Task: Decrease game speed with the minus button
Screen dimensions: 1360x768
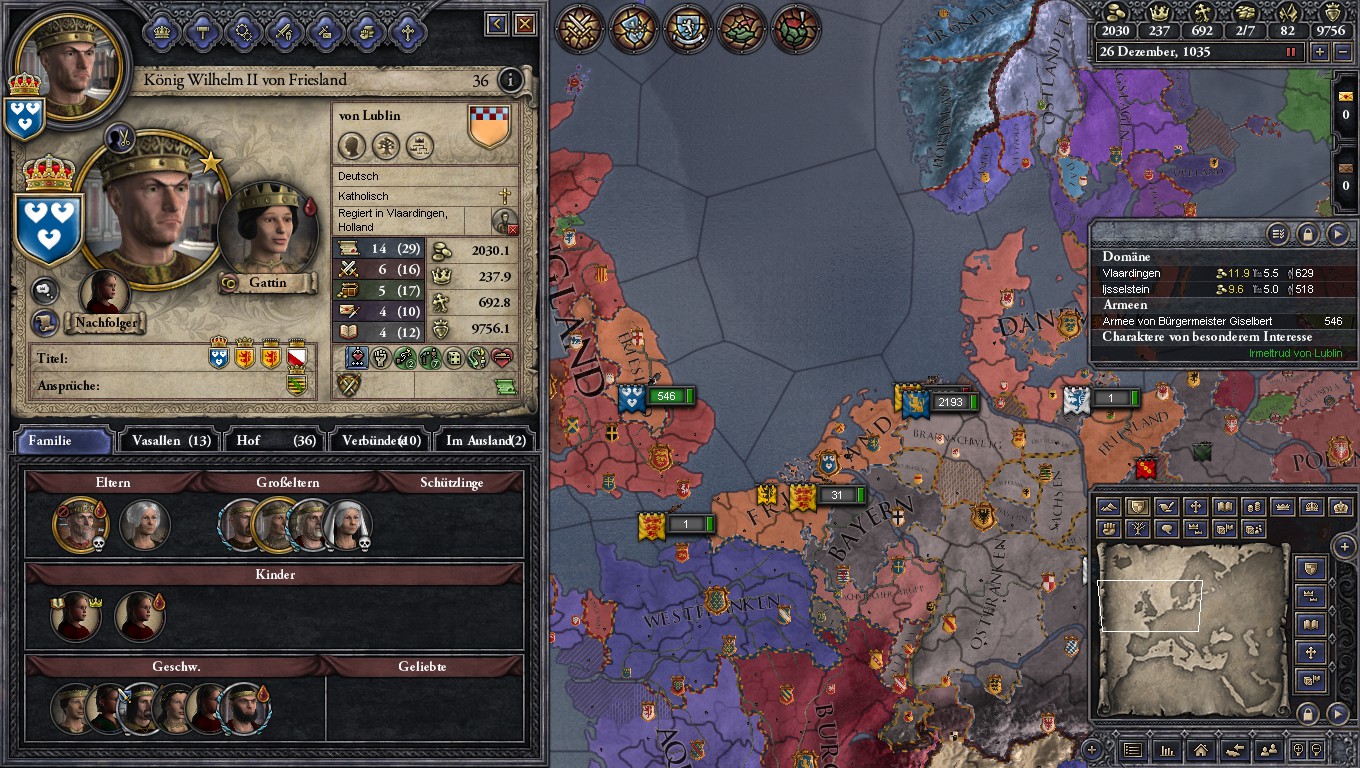Action: tap(1343, 52)
